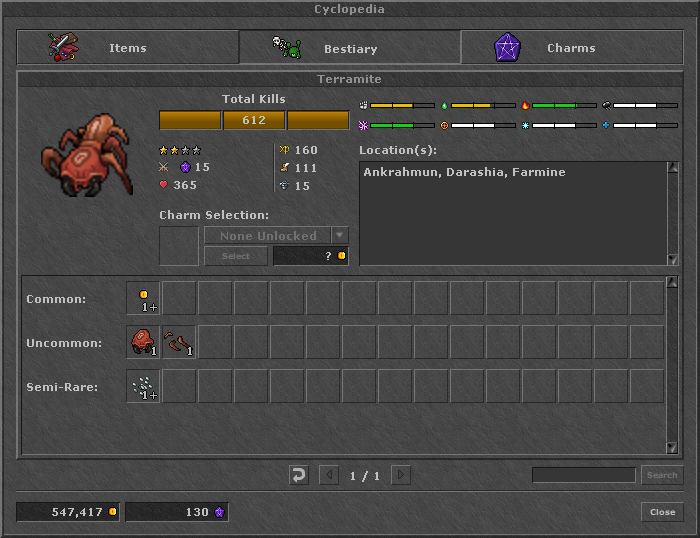Open the Charms tab

click(571, 48)
